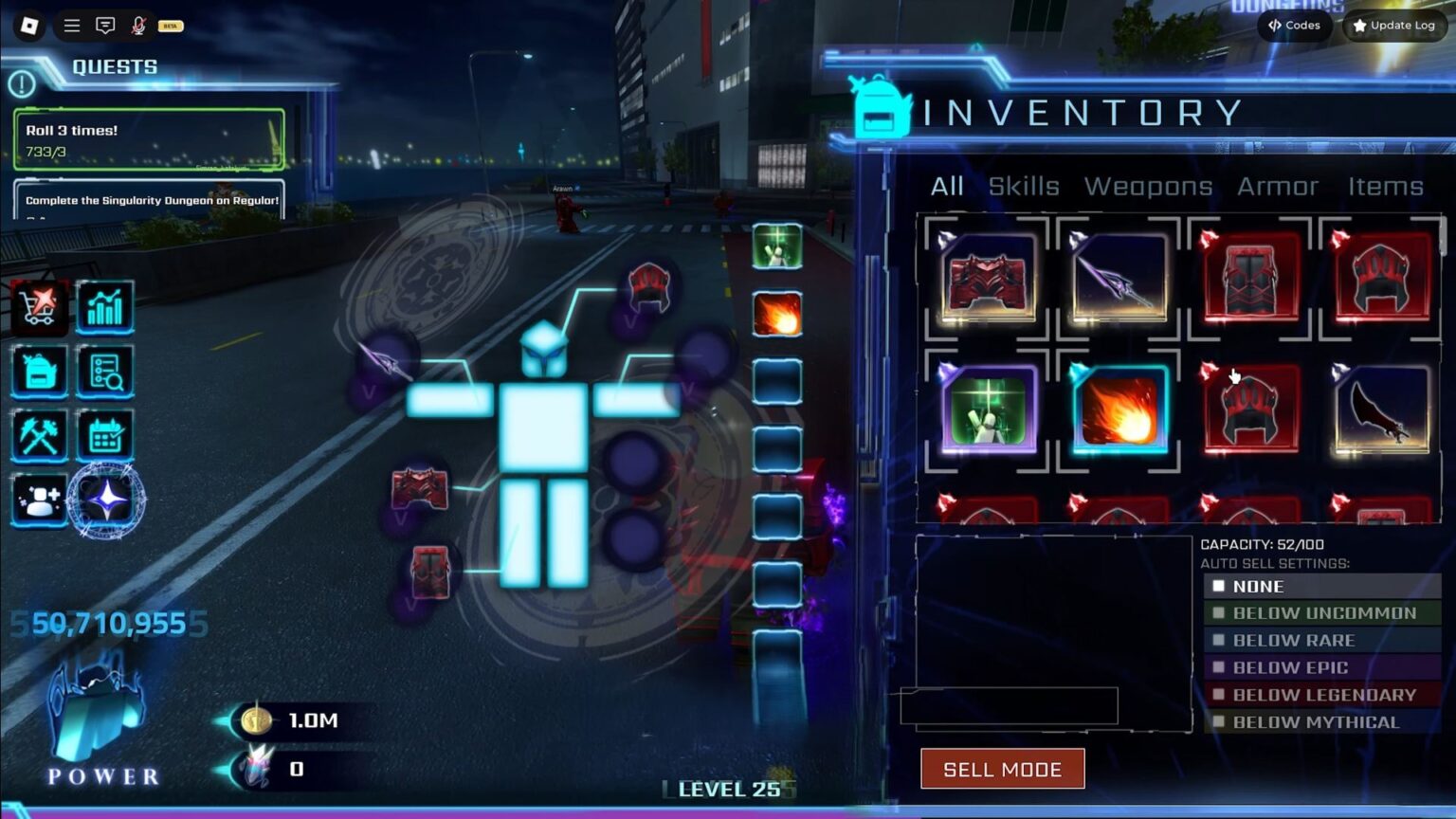This screenshot has width=1456, height=819.
Task: Toggle the Below Mythical auto sell option
Action: (1219, 722)
